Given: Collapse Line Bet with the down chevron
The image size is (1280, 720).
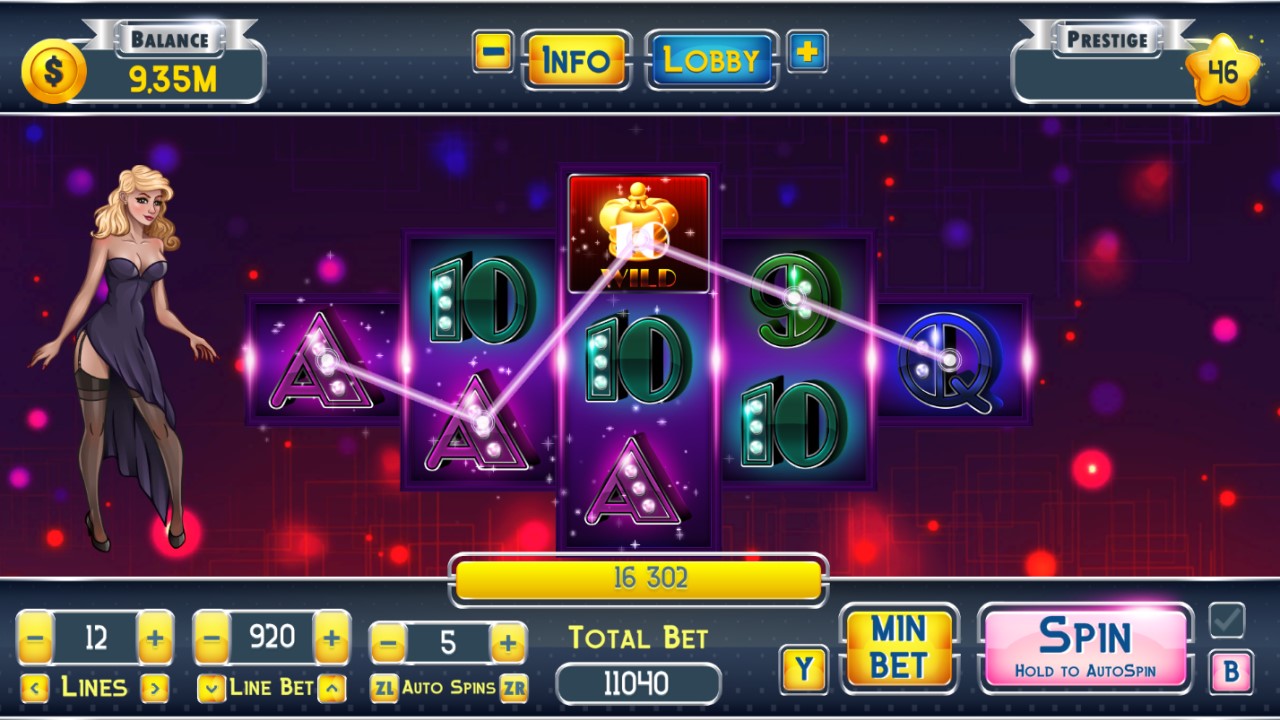Looking at the screenshot, I should [x=209, y=687].
